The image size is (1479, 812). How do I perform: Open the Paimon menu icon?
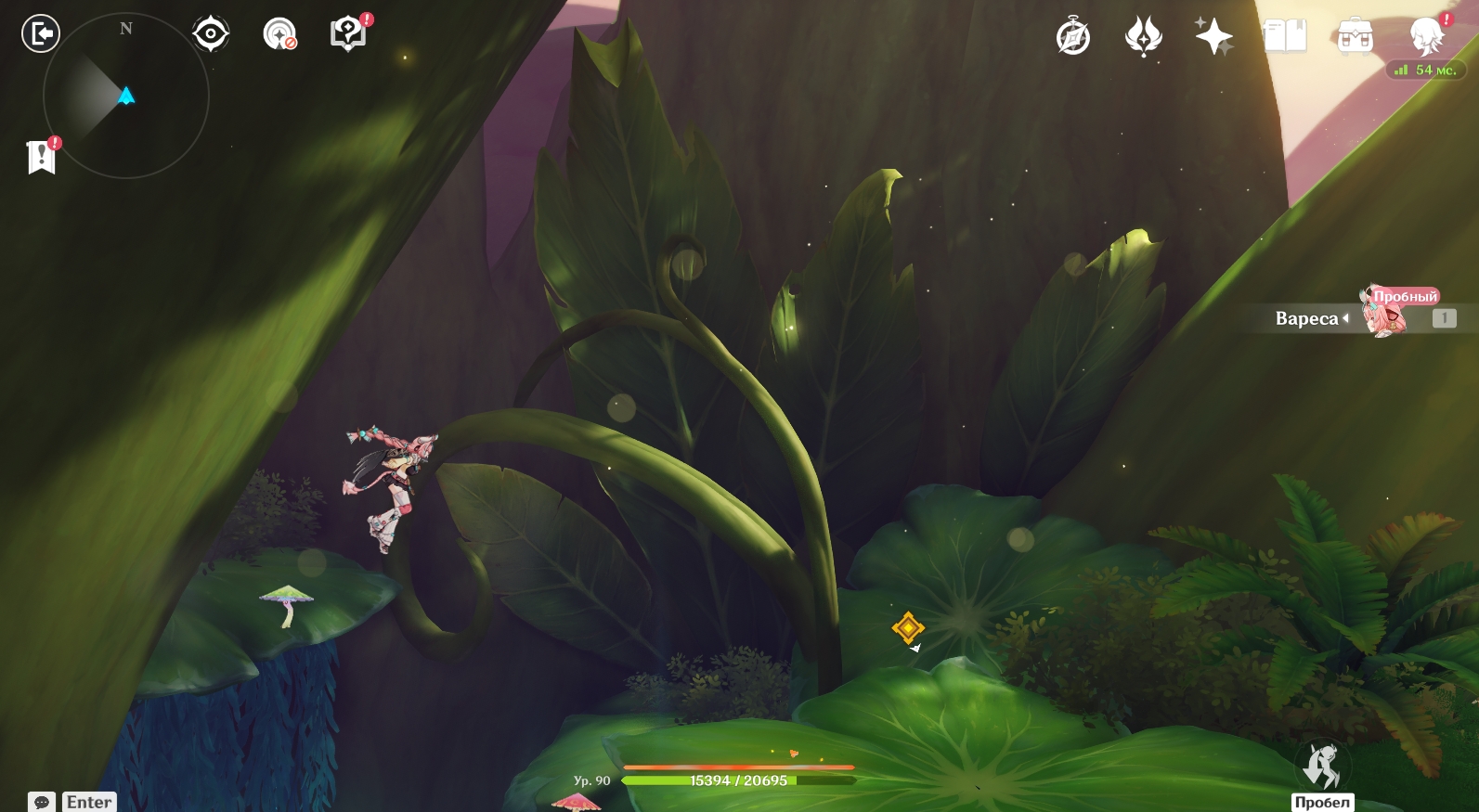click(x=1427, y=37)
